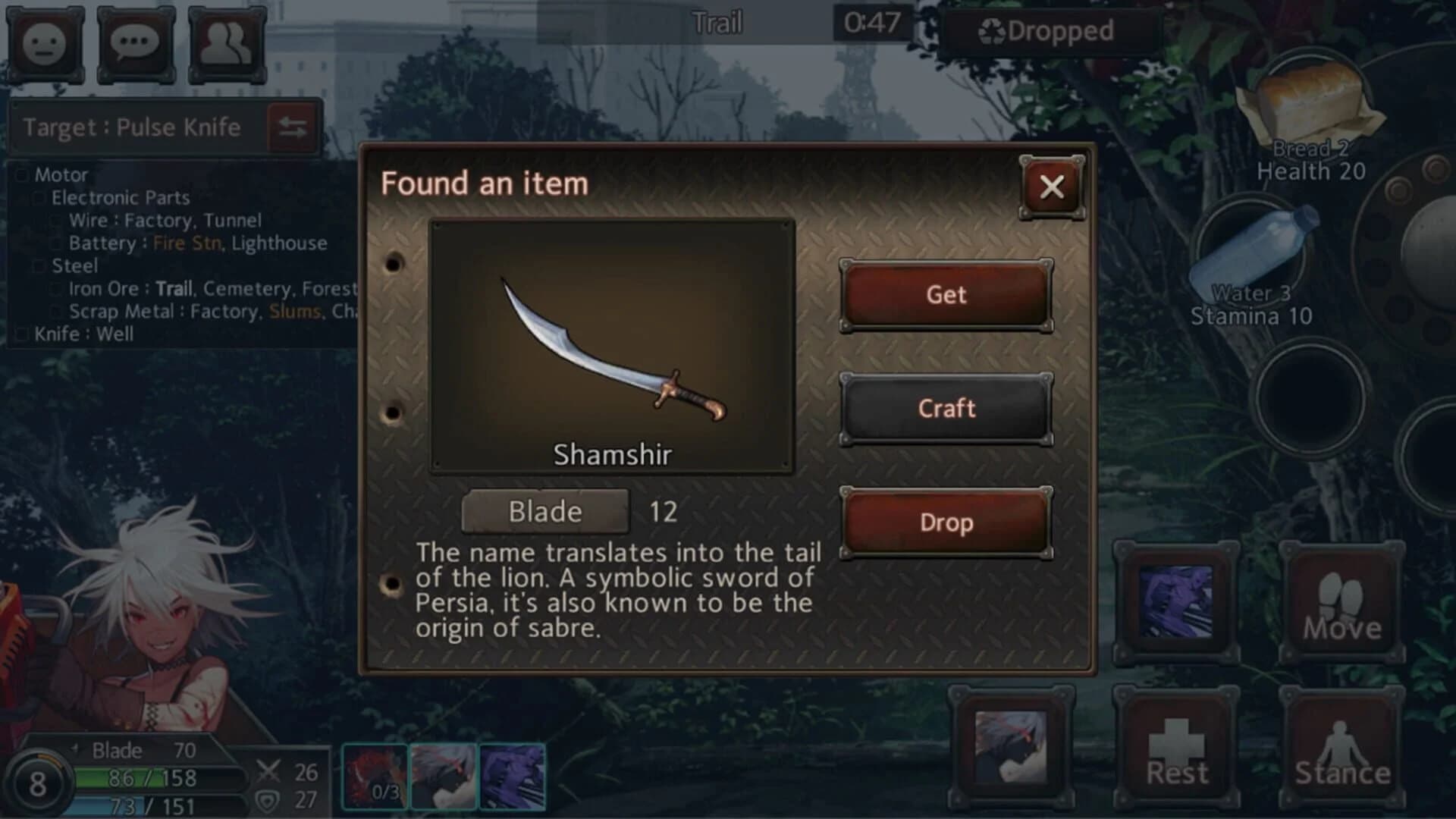The image size is (1456, 819).
Task: Check the Steel material checkbox
Action: pos(38,265)
